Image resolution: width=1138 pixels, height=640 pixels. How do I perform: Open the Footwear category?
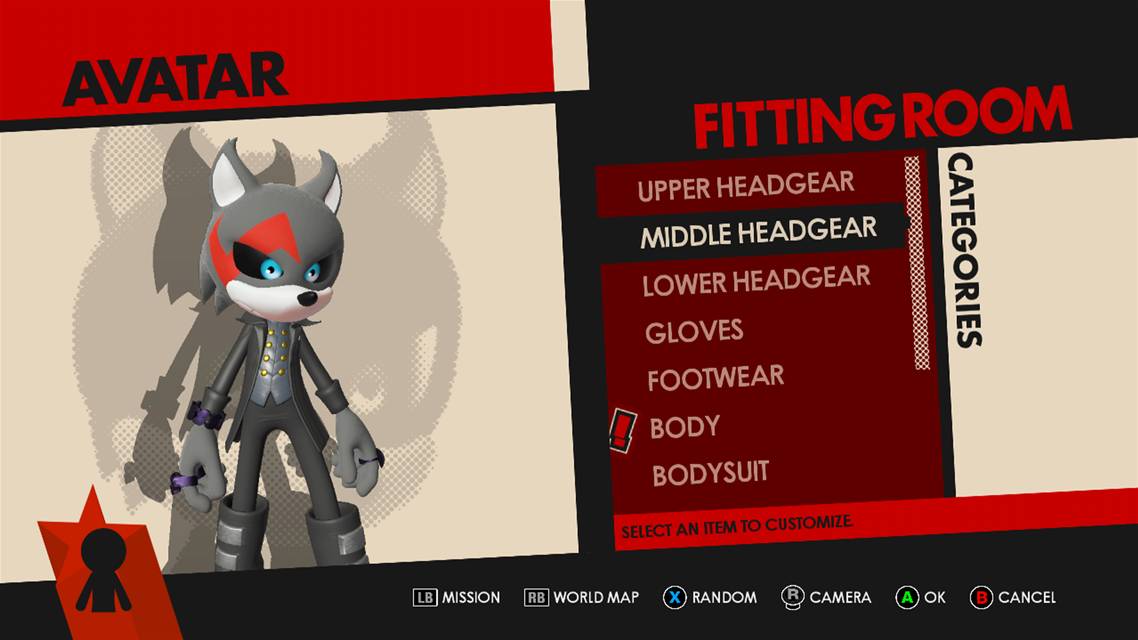(715, 379)
